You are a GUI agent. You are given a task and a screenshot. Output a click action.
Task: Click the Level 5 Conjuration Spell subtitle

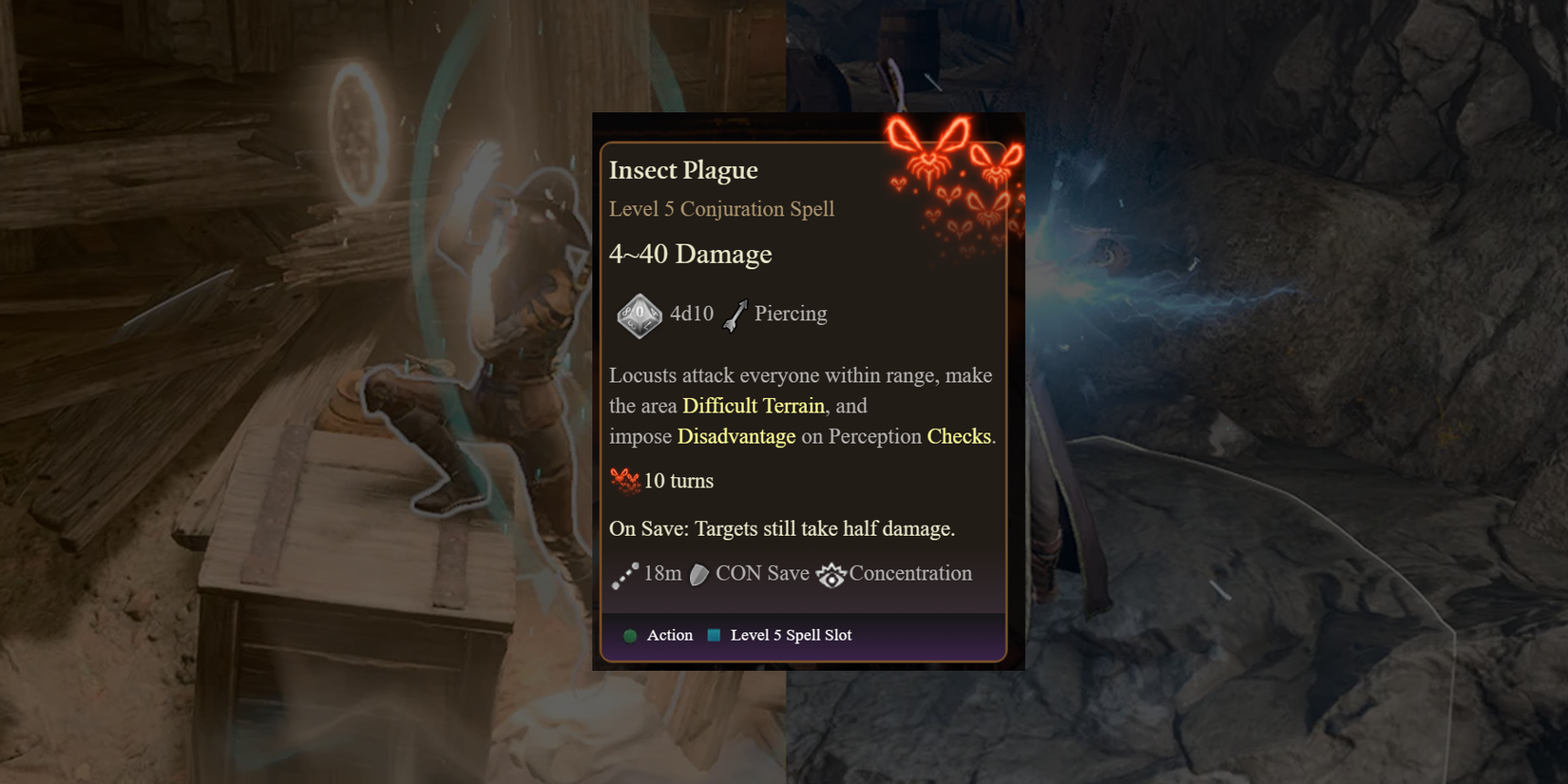(x=721, y=209)
